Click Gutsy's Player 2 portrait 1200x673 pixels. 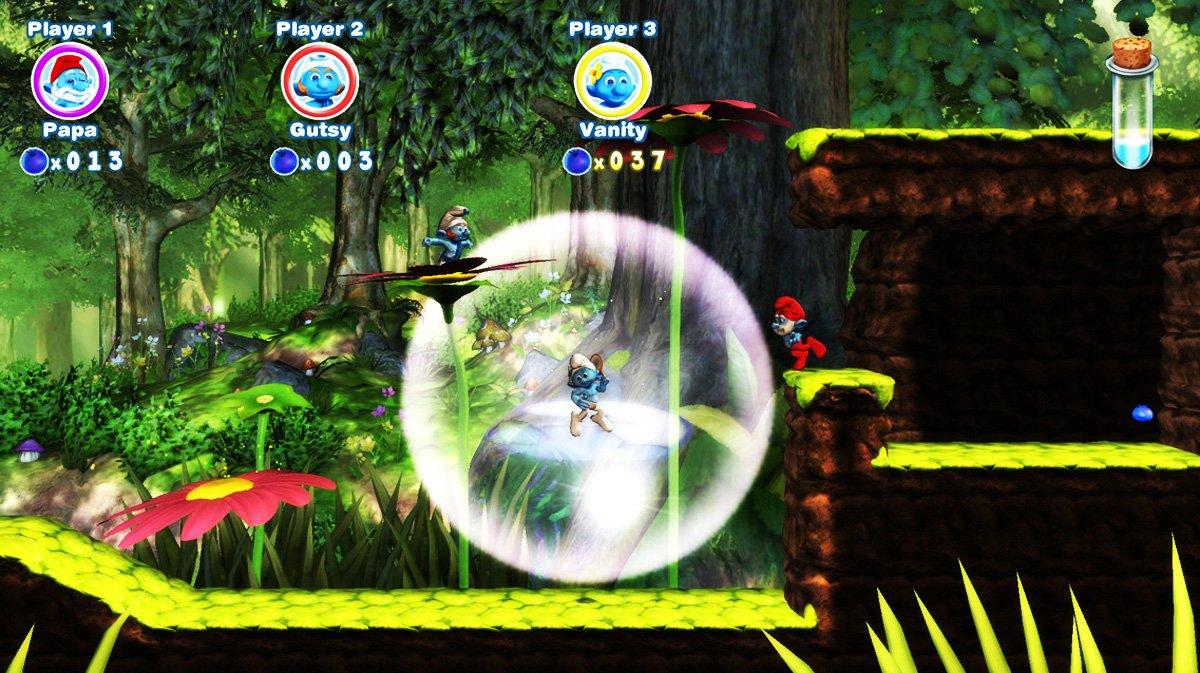pos(320,81)
